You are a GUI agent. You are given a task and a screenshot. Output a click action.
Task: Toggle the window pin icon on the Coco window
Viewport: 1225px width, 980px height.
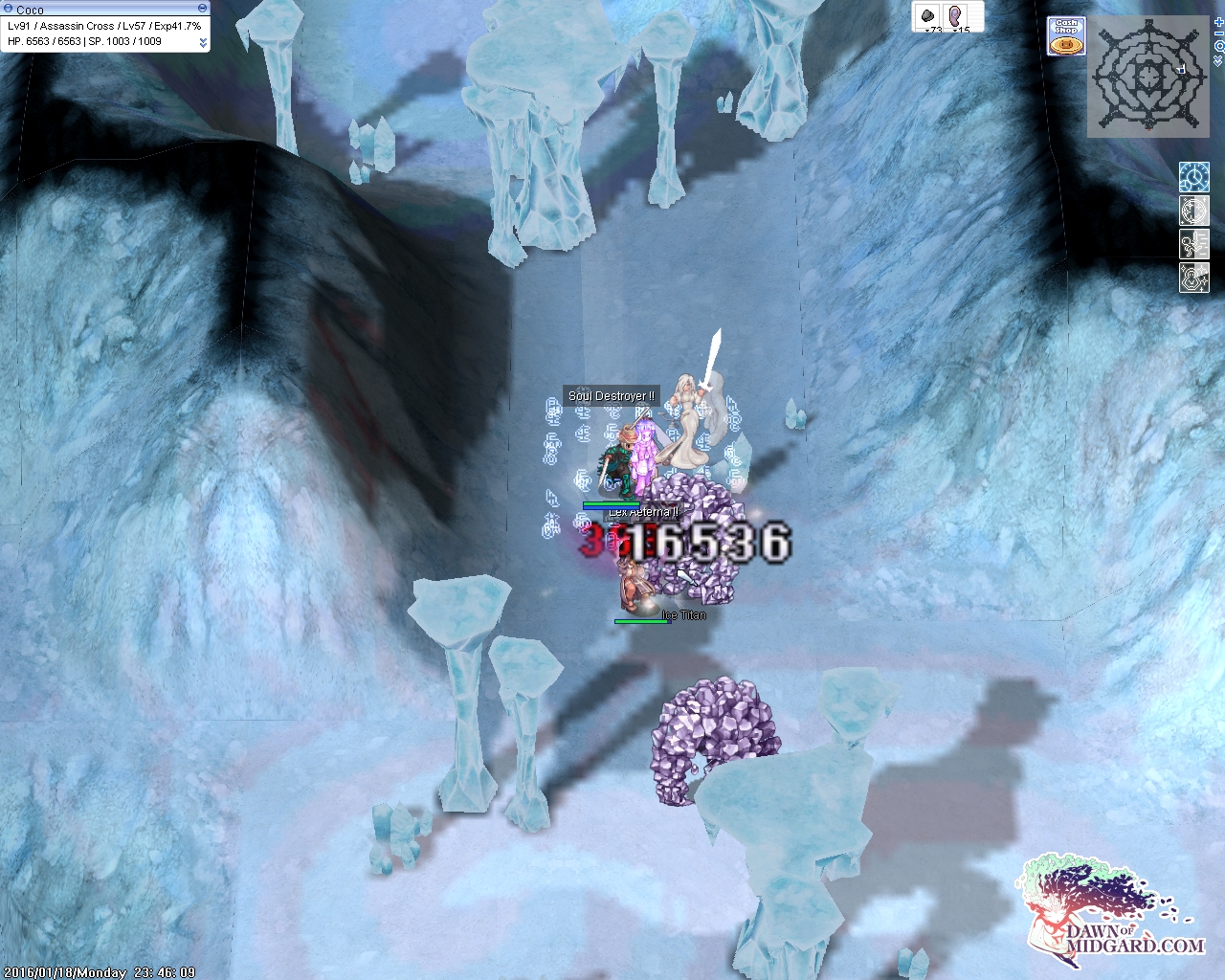click(x=9, y=8)
